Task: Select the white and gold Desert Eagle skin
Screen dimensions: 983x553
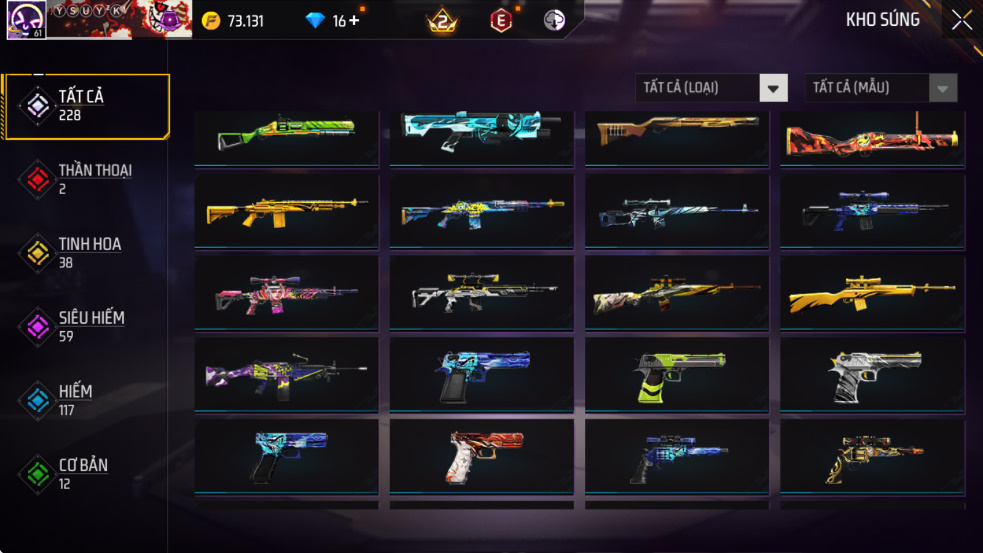Action: 872,374
